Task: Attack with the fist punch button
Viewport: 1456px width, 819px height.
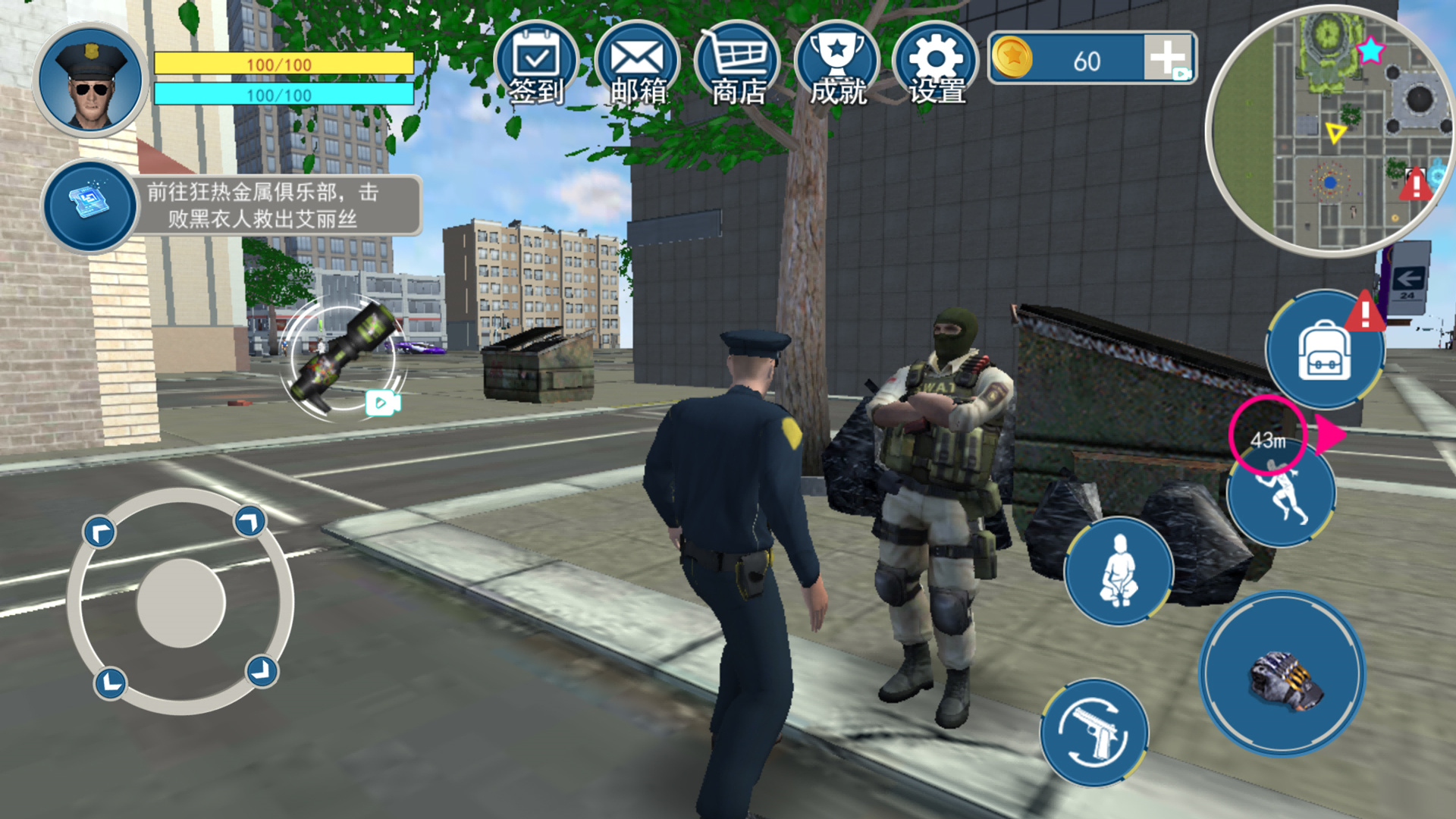Action: (1282, 675)
